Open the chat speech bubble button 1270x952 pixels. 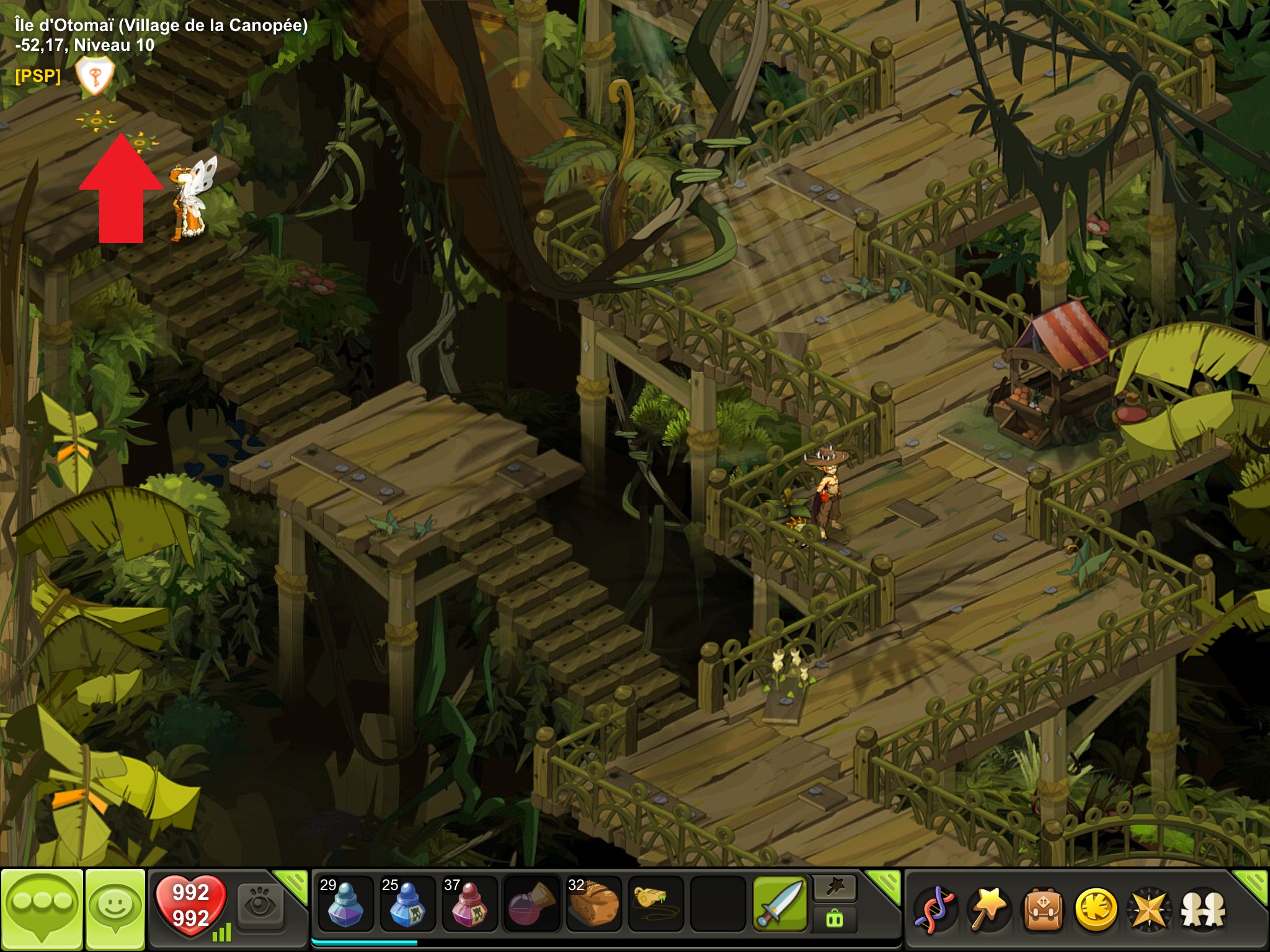42,907
